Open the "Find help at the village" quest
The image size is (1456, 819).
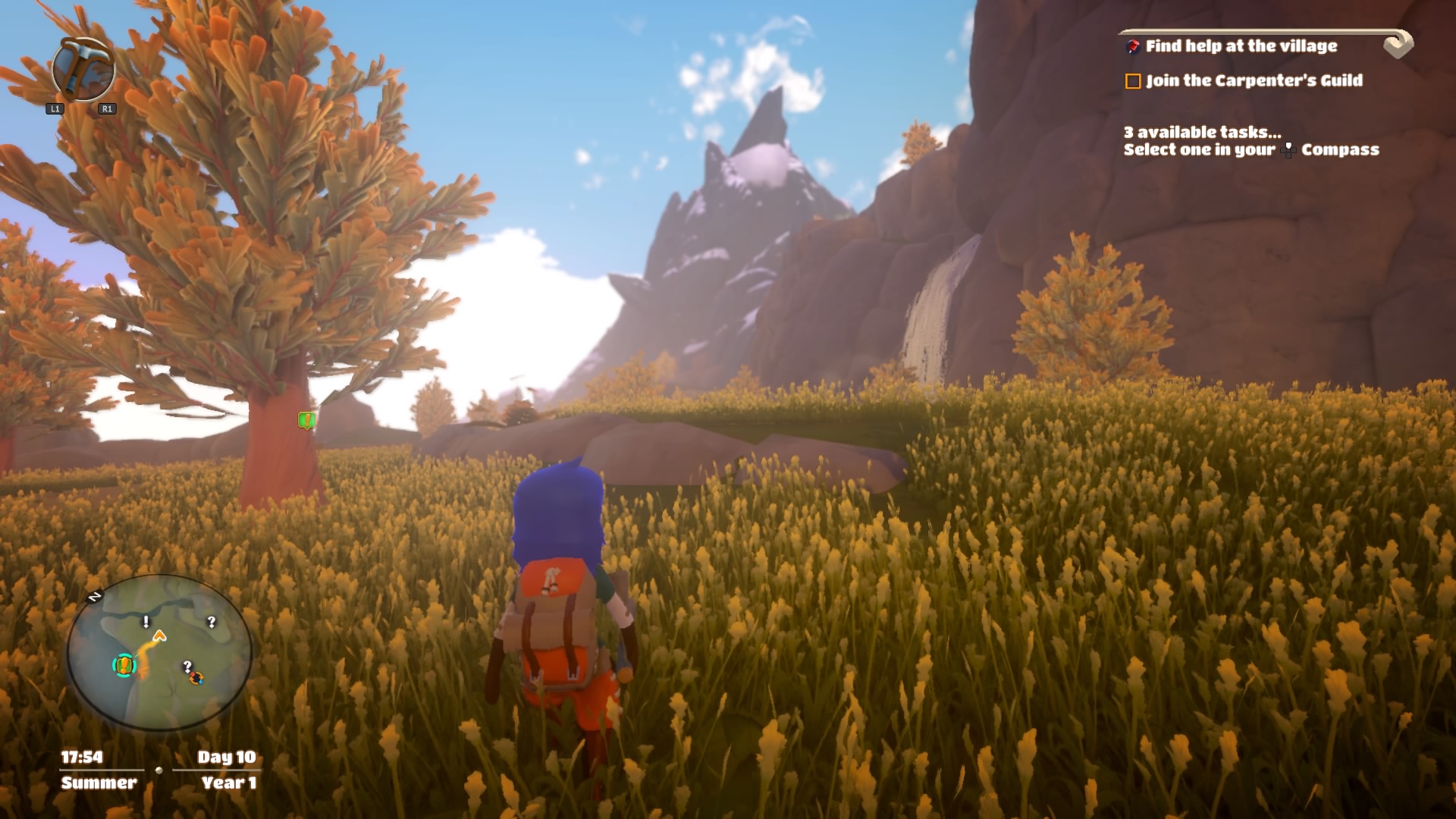(1241, 46)
